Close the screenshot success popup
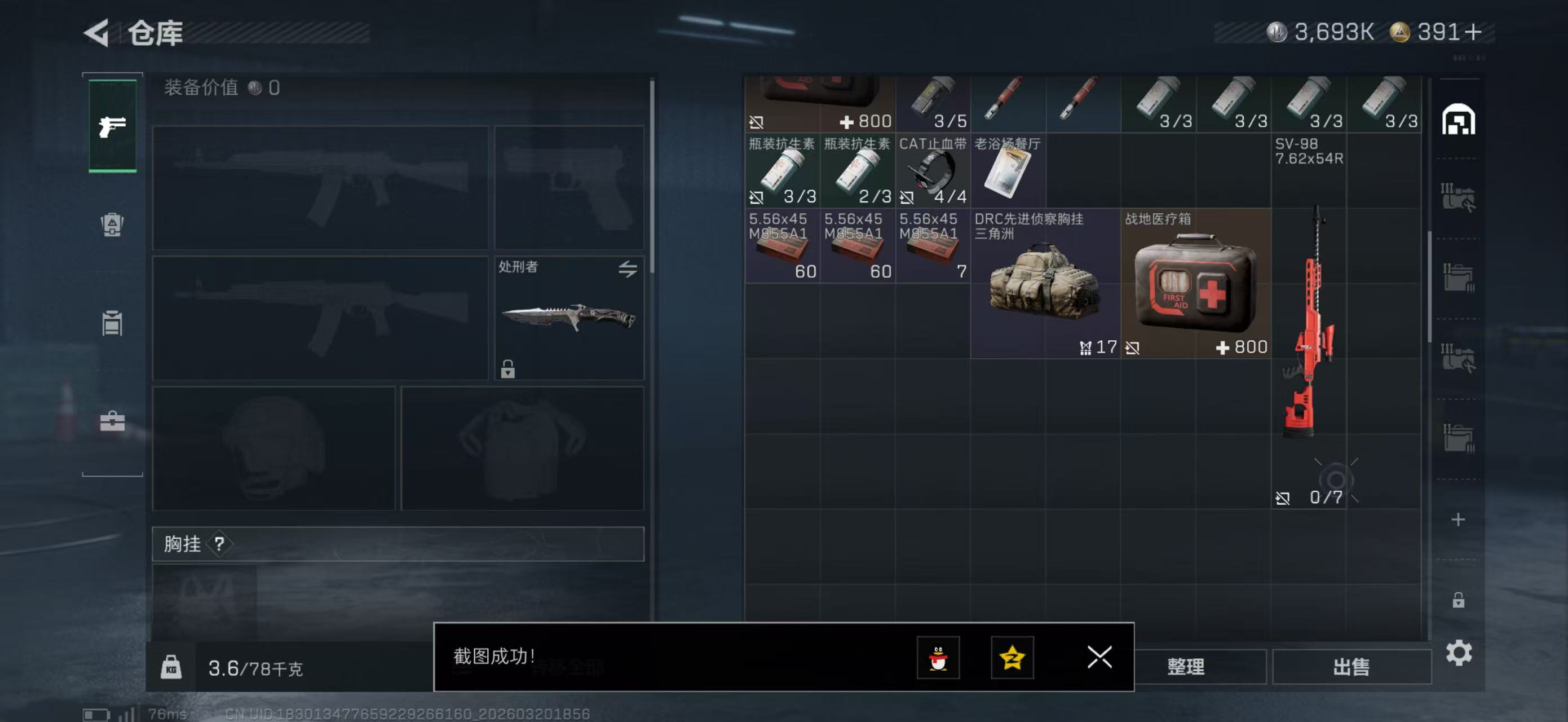1568x722 pixels. (x=1099, y=657)
